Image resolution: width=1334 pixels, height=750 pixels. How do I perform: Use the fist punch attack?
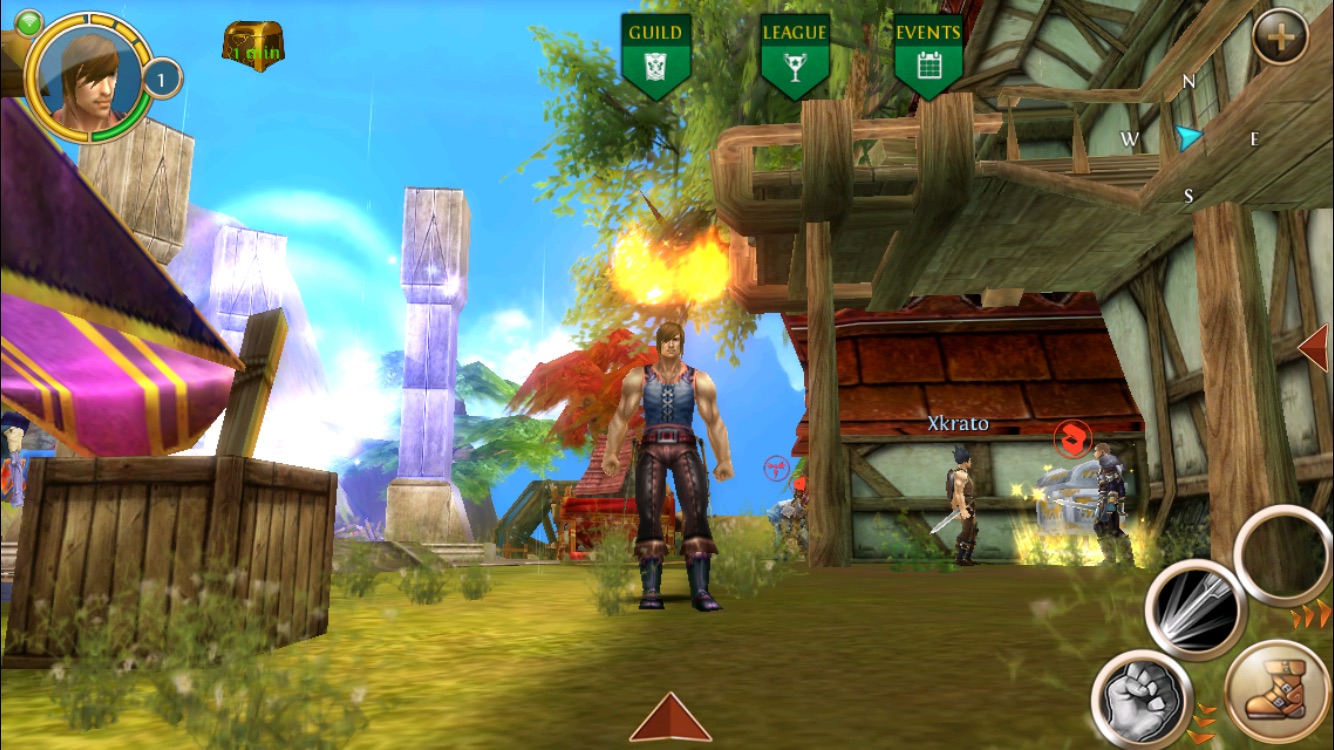coord(1141,698)
